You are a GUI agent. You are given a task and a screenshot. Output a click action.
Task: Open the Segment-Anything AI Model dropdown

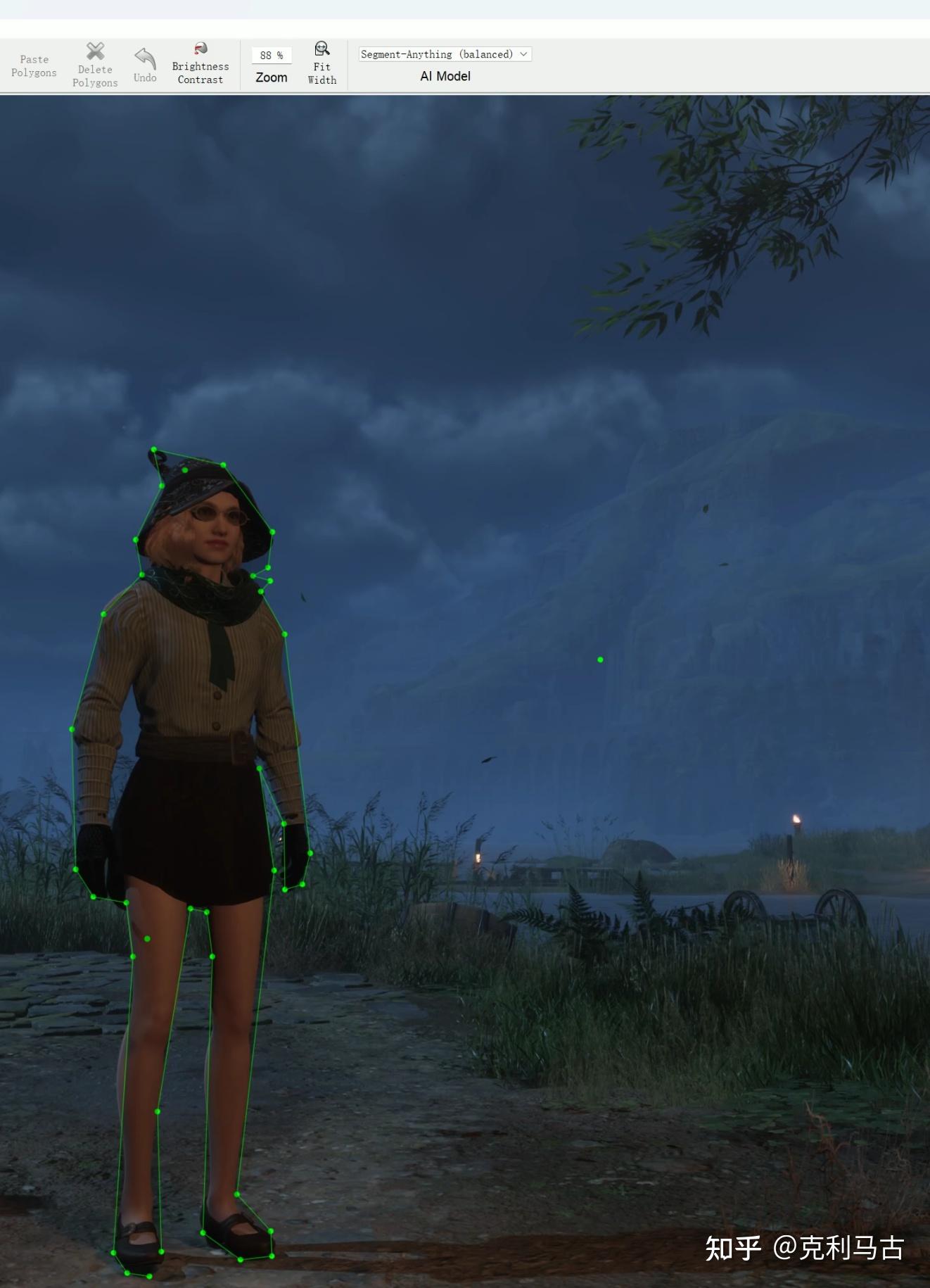point(445,54)
